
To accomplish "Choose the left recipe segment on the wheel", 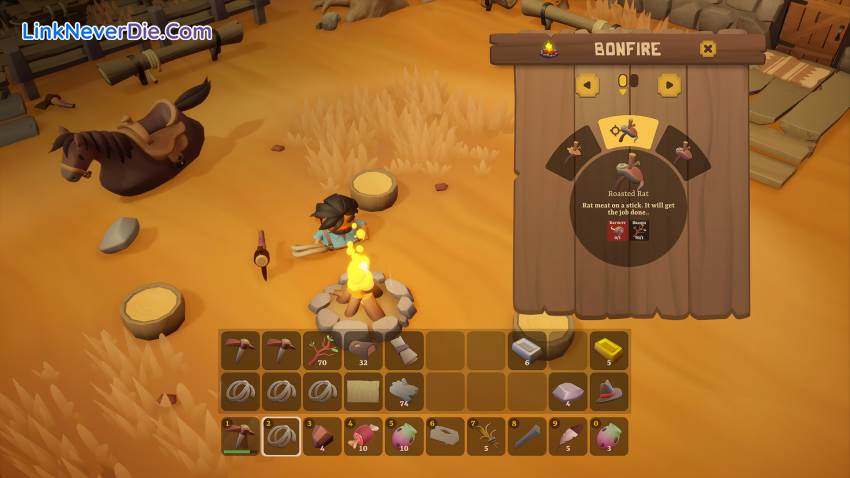I will pos(575,152).
